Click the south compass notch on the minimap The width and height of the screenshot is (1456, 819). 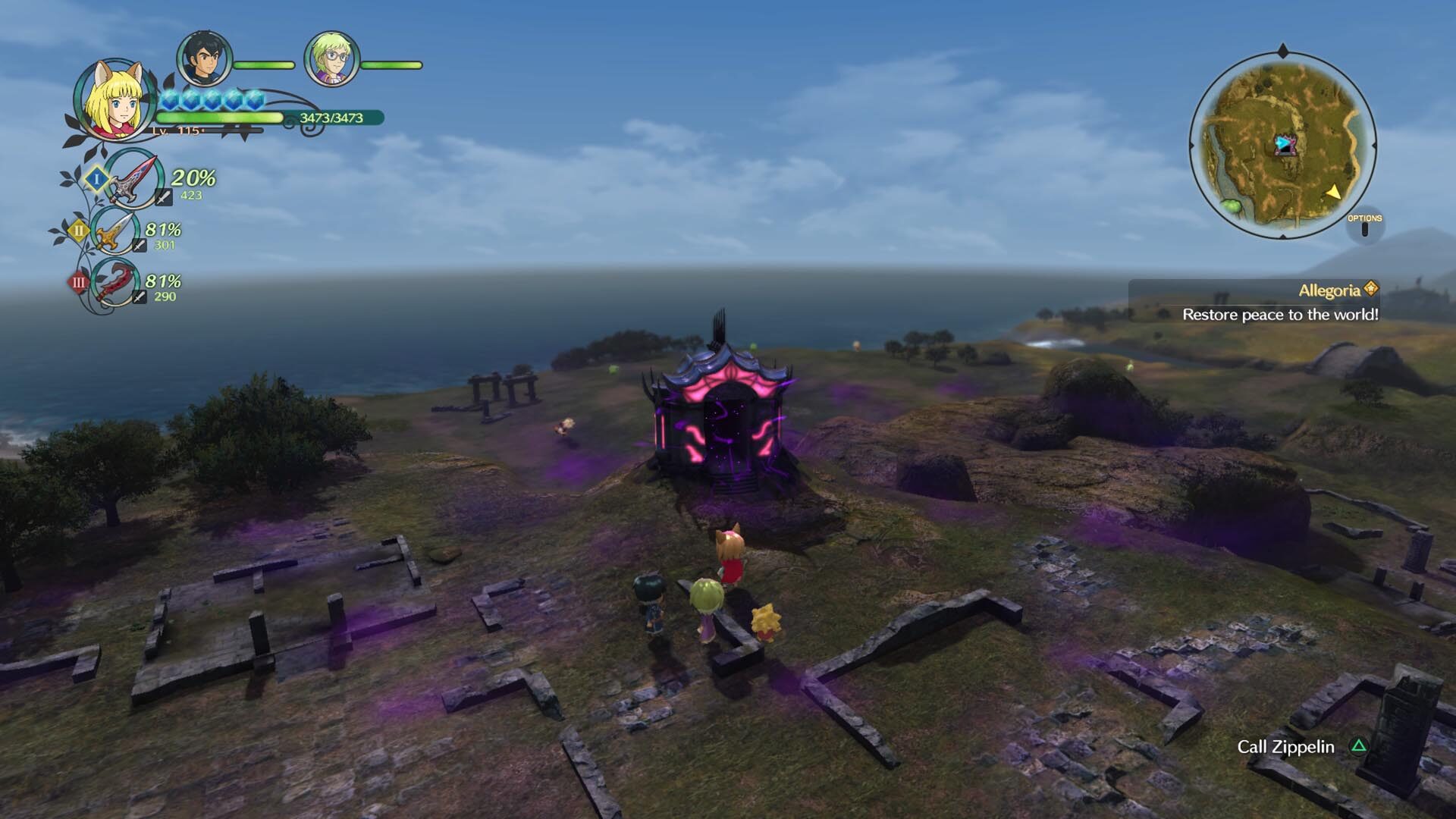(1284, 236)
